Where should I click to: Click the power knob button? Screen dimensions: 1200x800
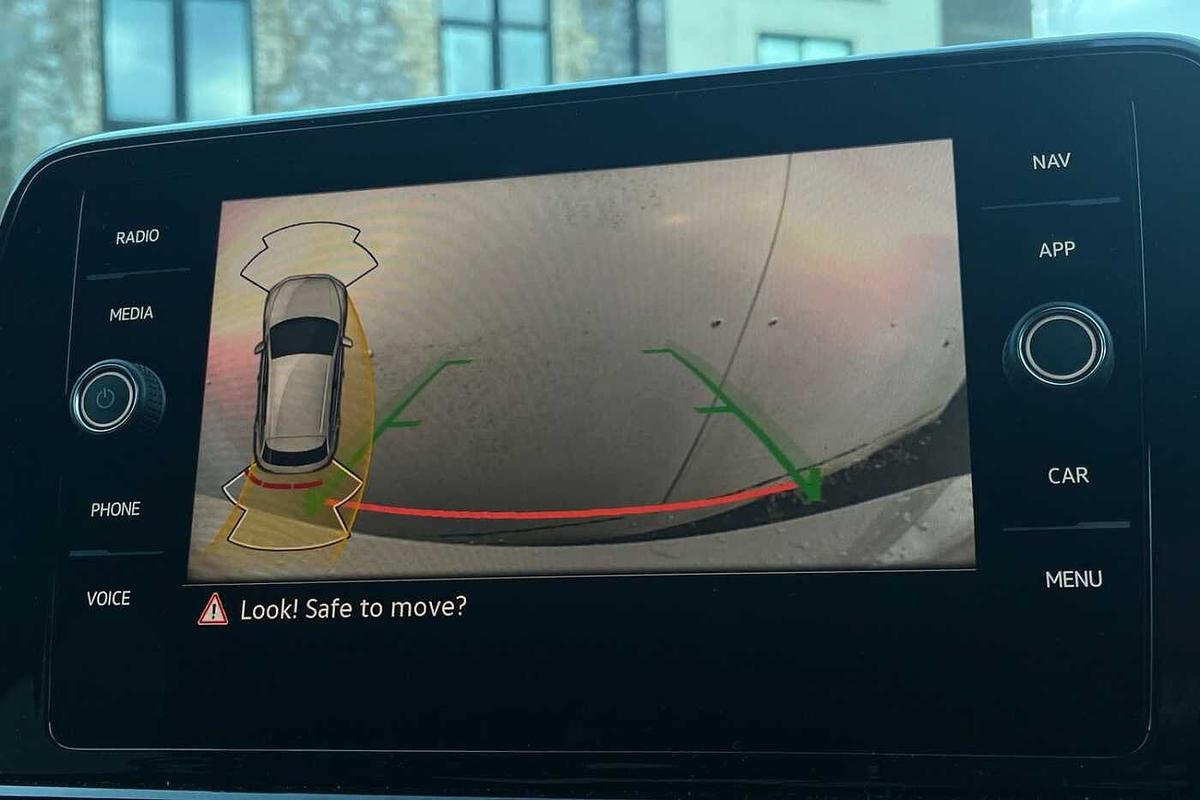click(106, 397)
